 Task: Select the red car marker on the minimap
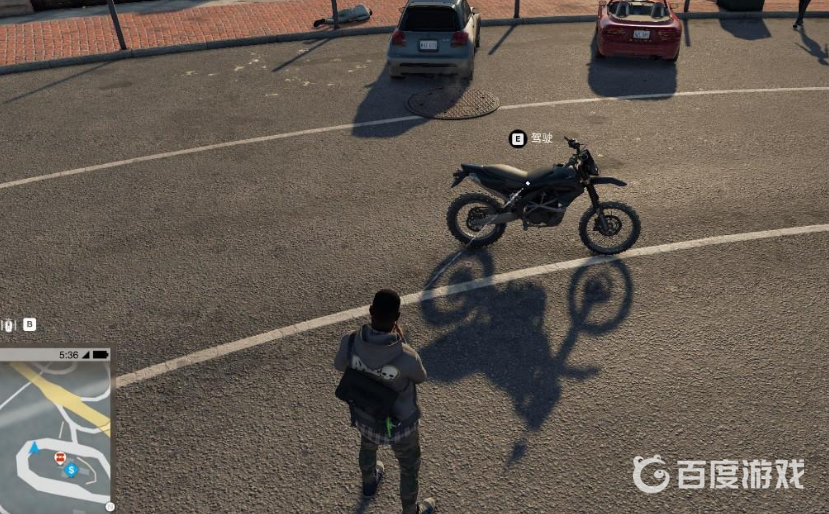[x=61, y=458]
